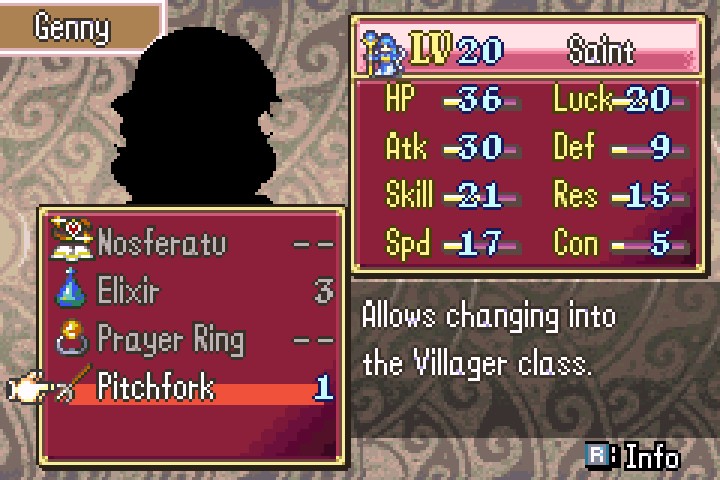The image size is (720, 480).
Task: Select the Nosferatu tome entry
Action: tap(162, 243)
